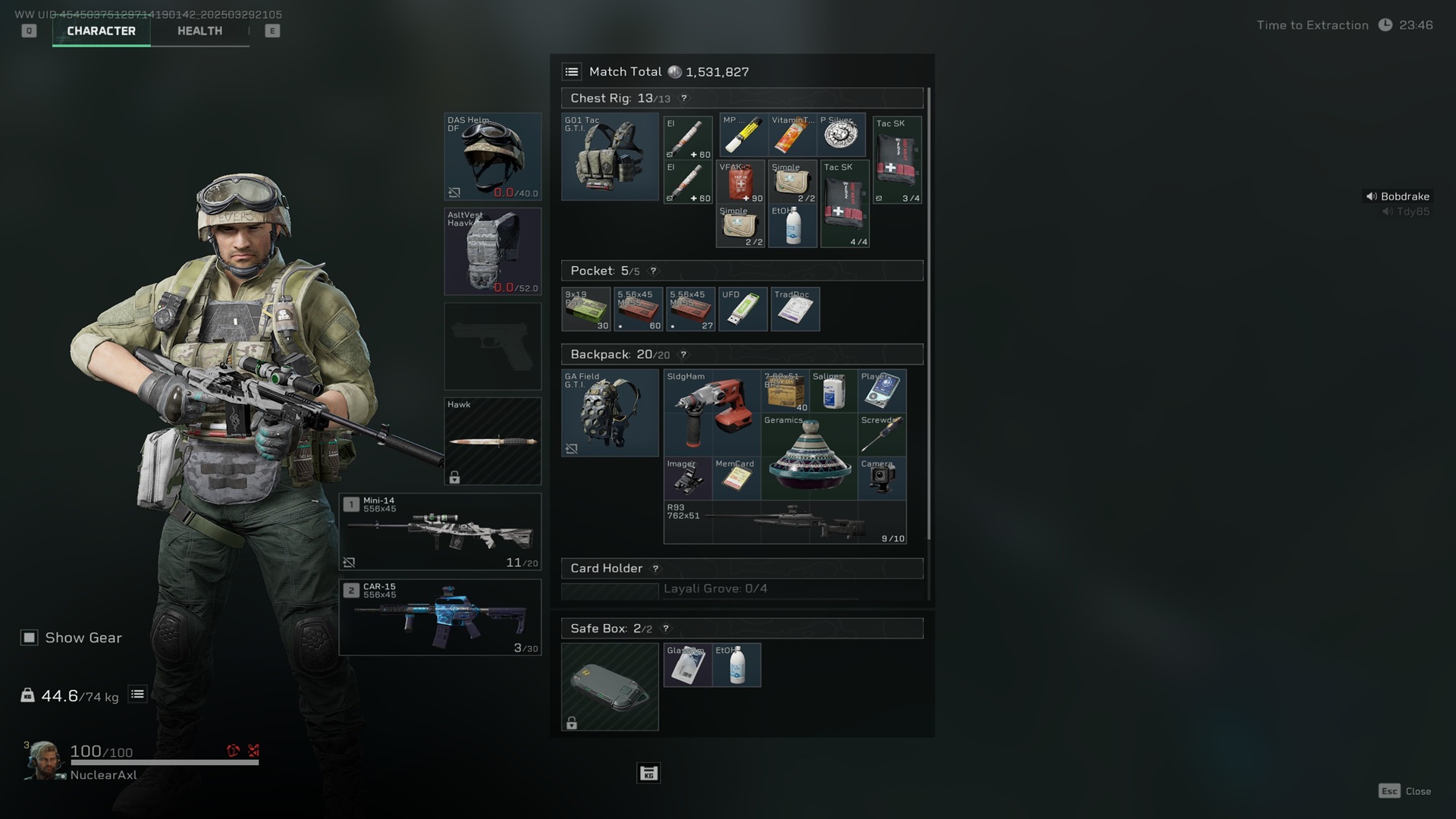Switch to the HEALTH tab
The width and height of the screenshot is (1456, 819).
click(x=199, y=30)
